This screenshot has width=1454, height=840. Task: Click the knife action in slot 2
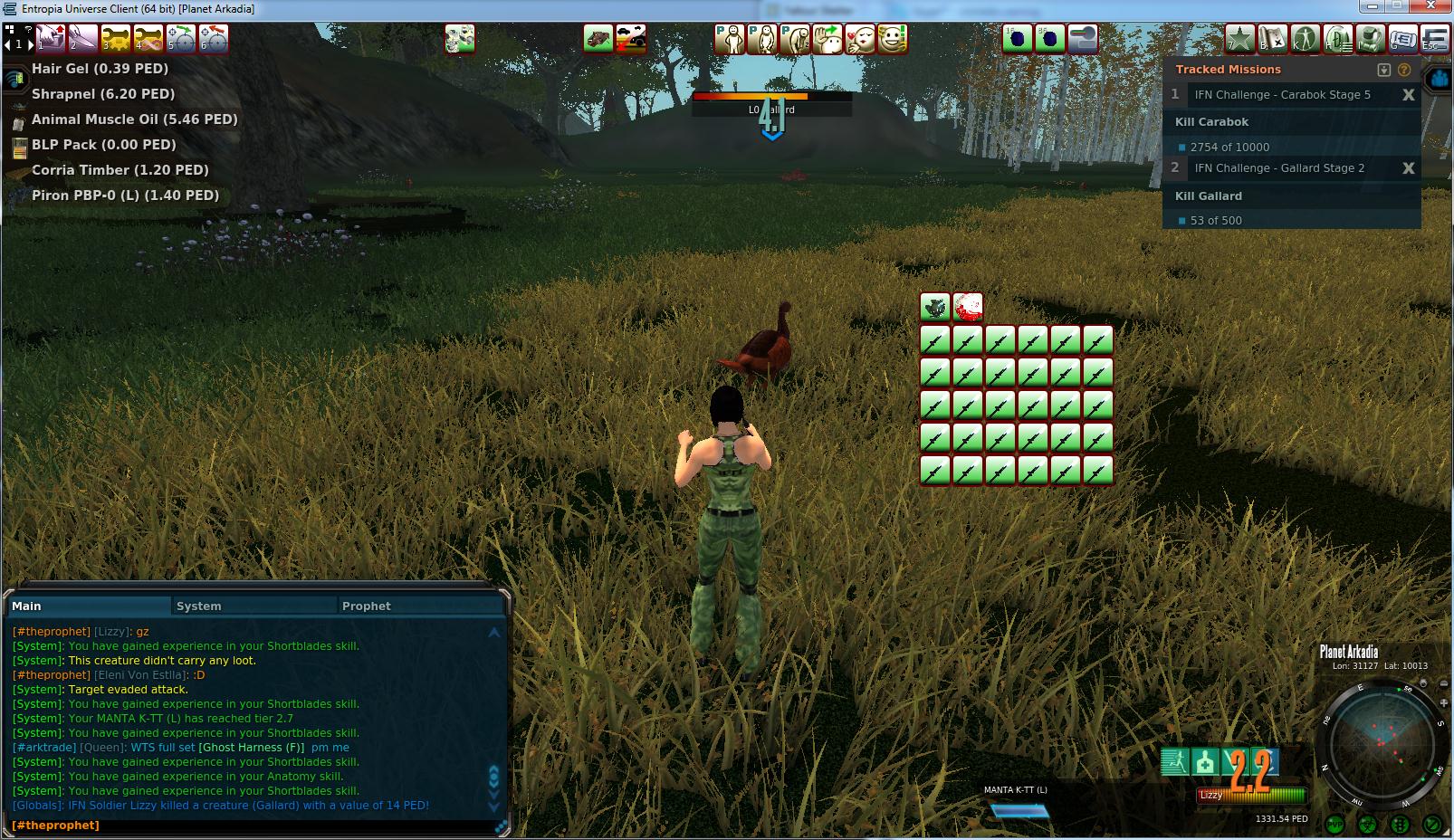click(83, 39)
